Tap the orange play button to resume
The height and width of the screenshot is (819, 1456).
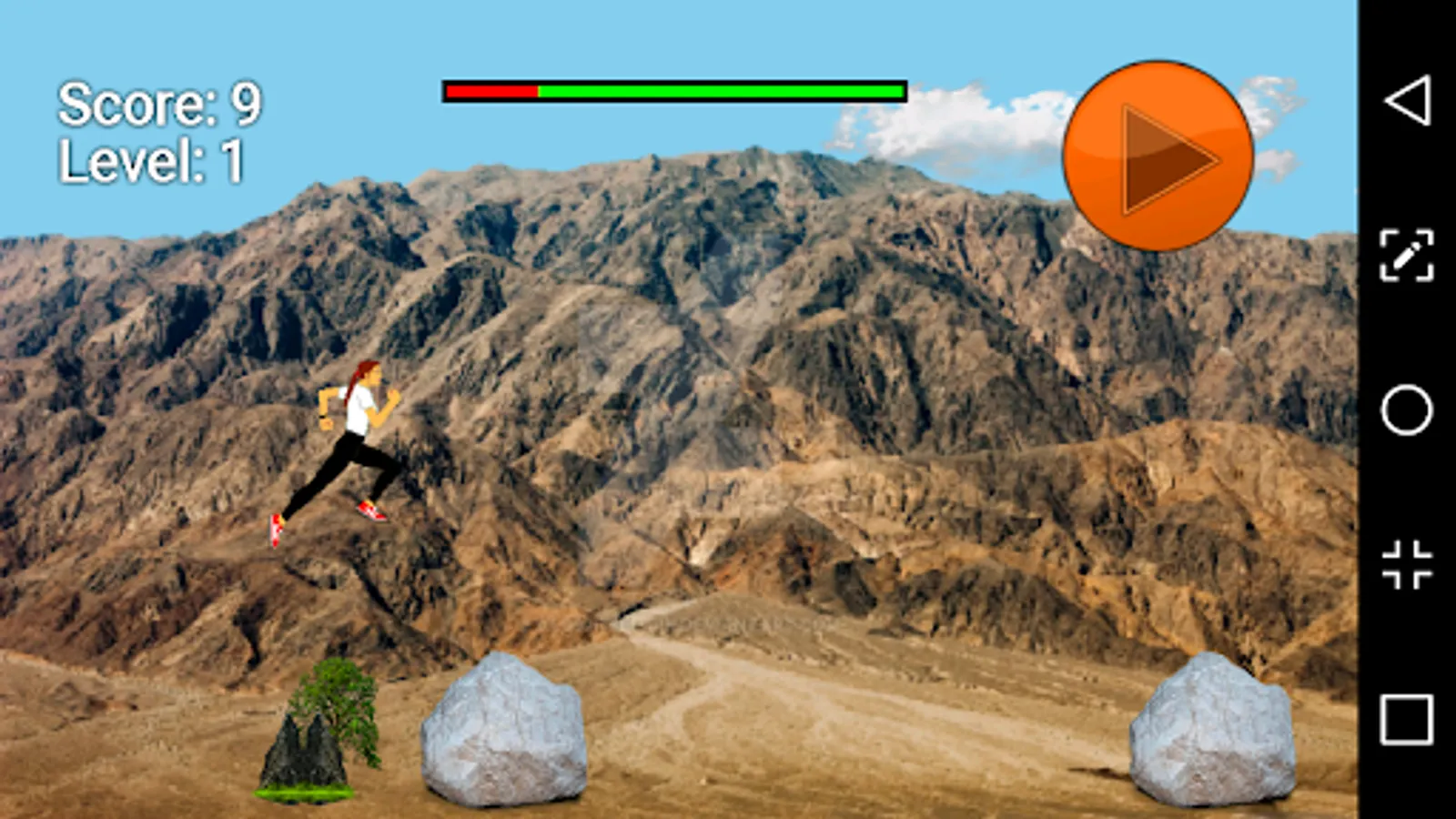pyautogui.click(x=1157, y=153)
